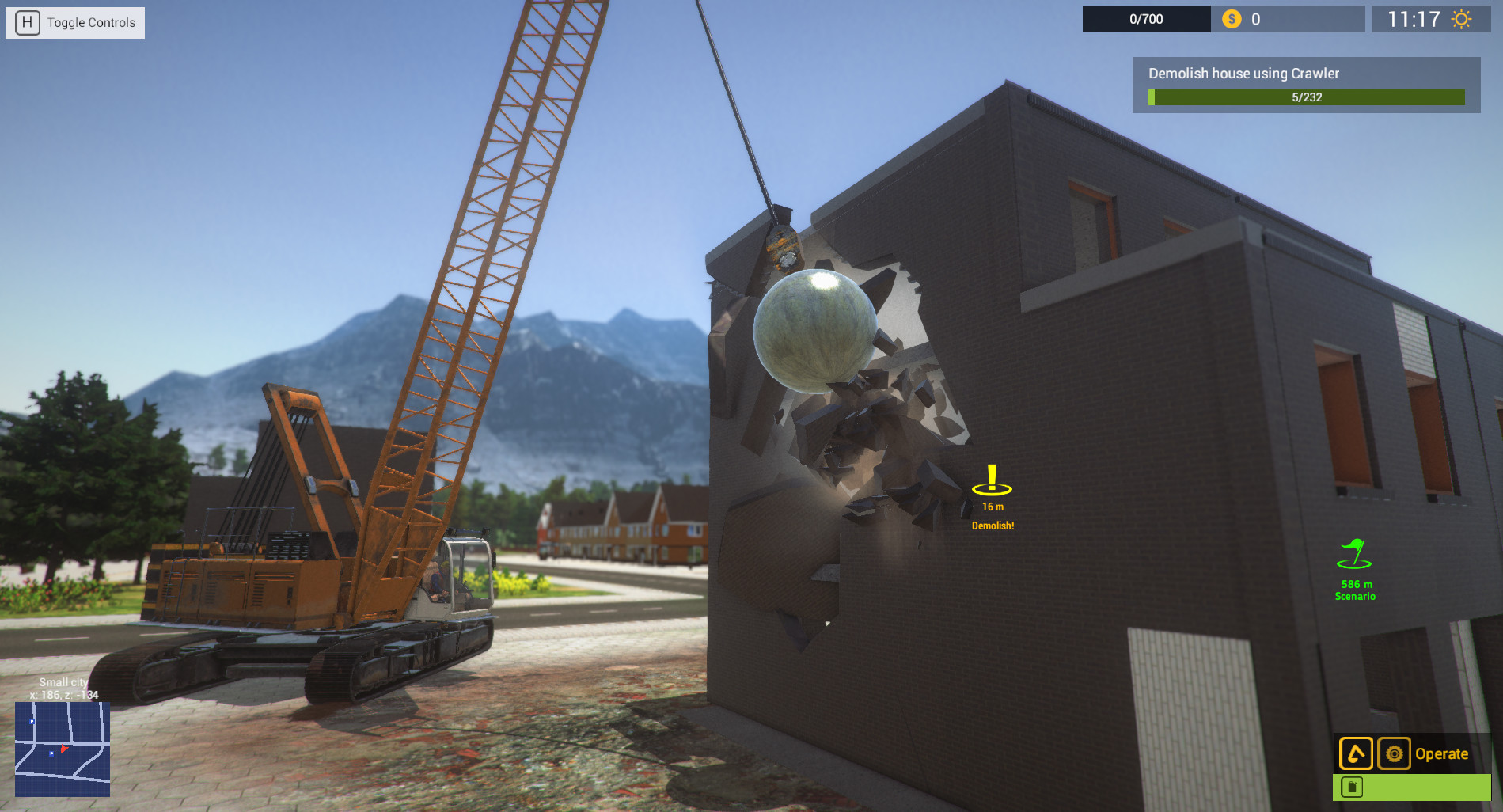The height and width of the screenshot is (812, 1503).
Task: Open vehicle settings via the gear icon
Action: [1395, 753]
